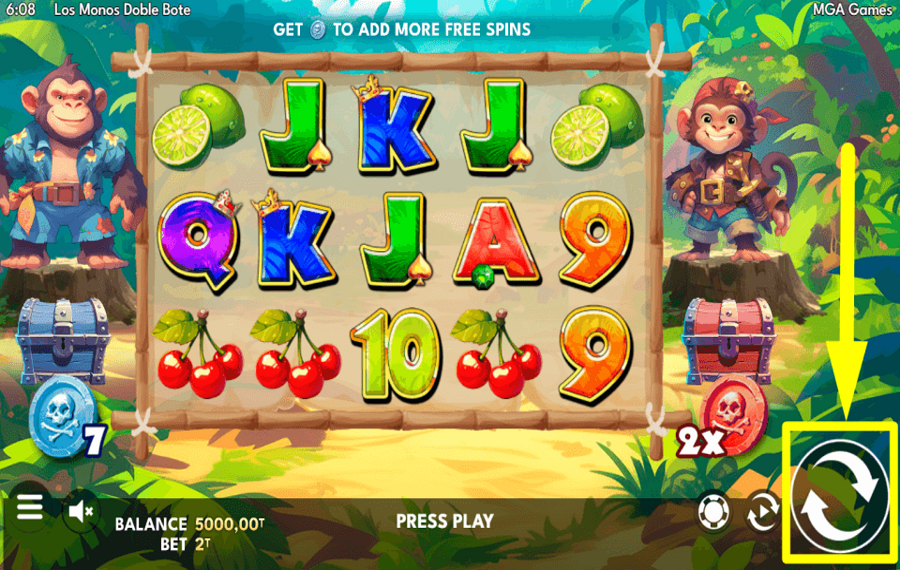Open the hamburger menu

click(x=30, y=507)
